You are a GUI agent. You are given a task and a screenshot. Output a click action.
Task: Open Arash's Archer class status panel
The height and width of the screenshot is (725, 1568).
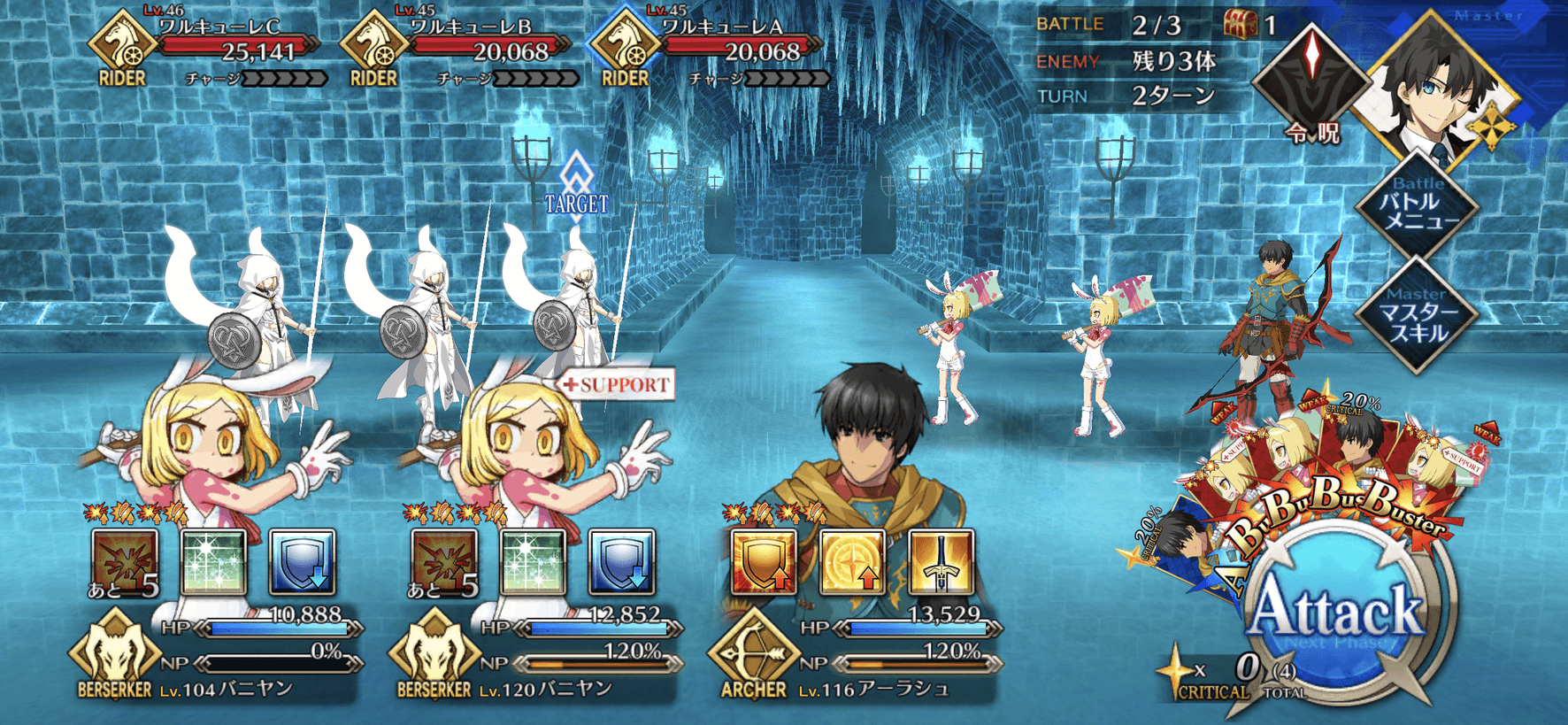[x=752, y=655]
